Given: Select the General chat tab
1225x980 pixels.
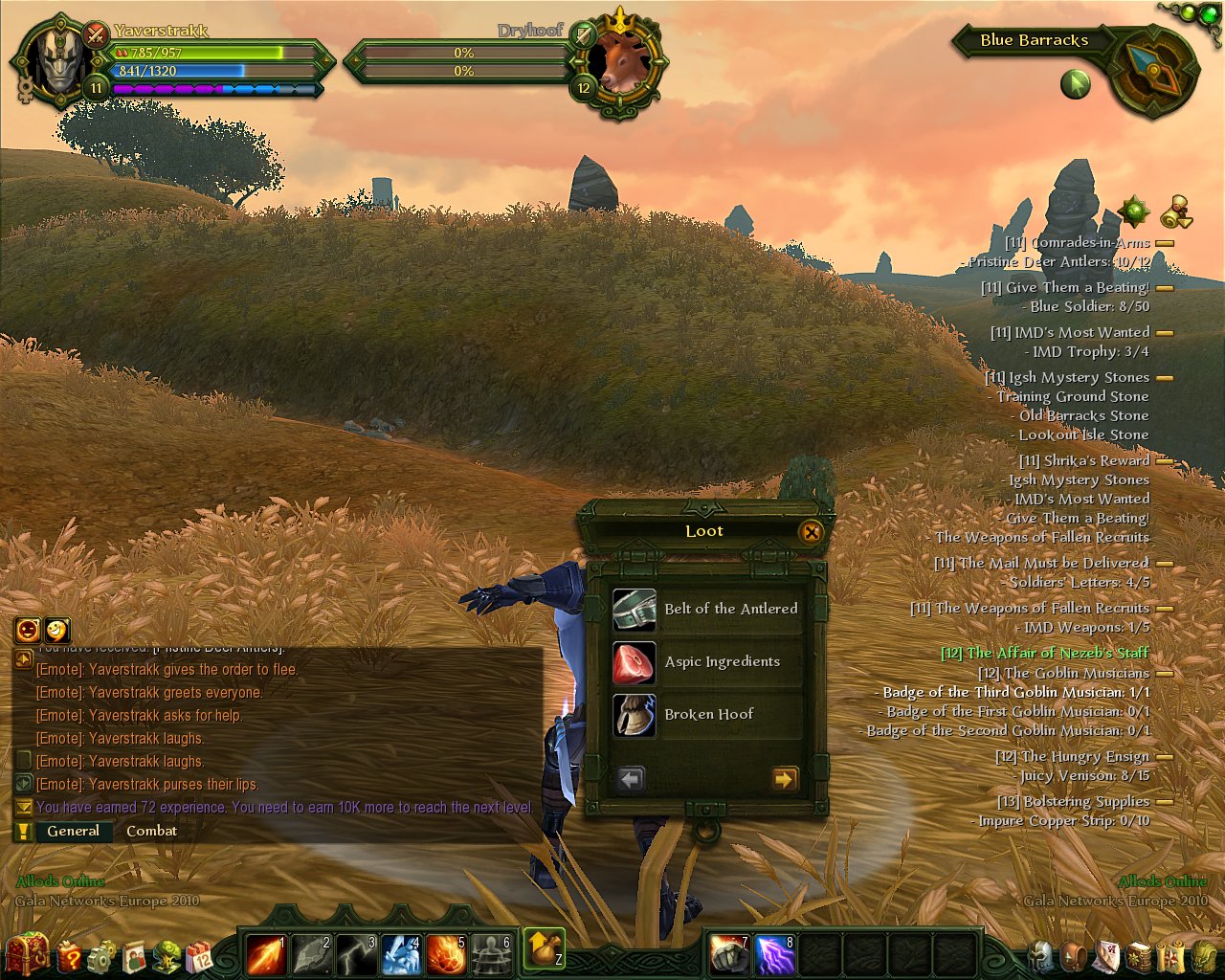Looking at the screenshot, I should pyautogui.click(x=73, y=831).
